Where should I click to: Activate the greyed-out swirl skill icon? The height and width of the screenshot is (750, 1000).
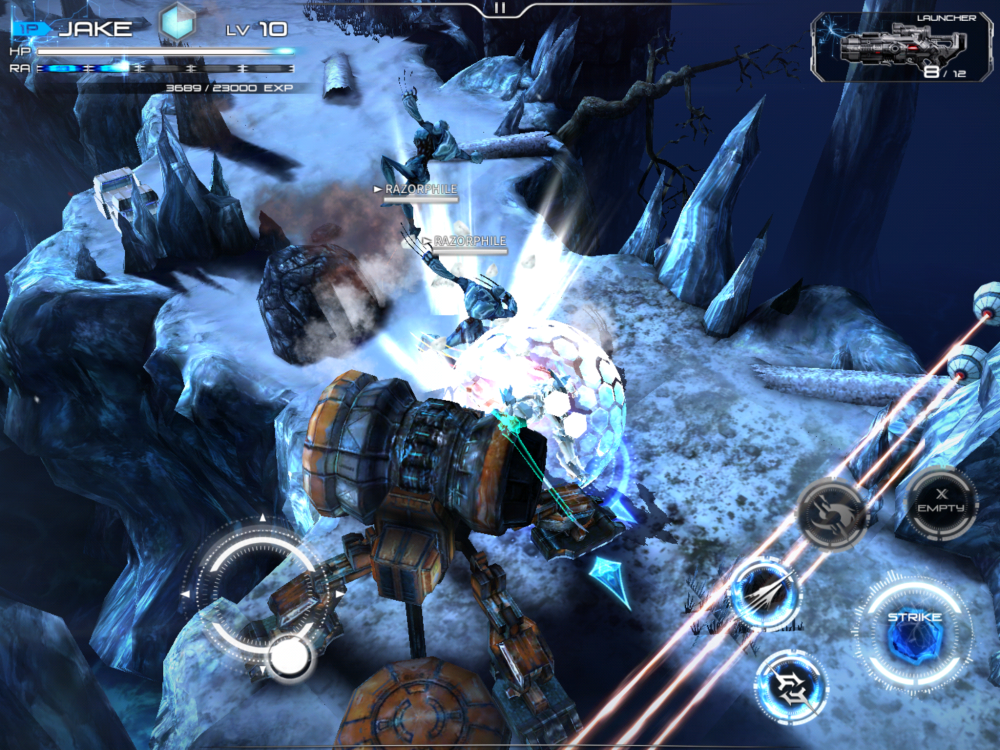tap(831, 512)
